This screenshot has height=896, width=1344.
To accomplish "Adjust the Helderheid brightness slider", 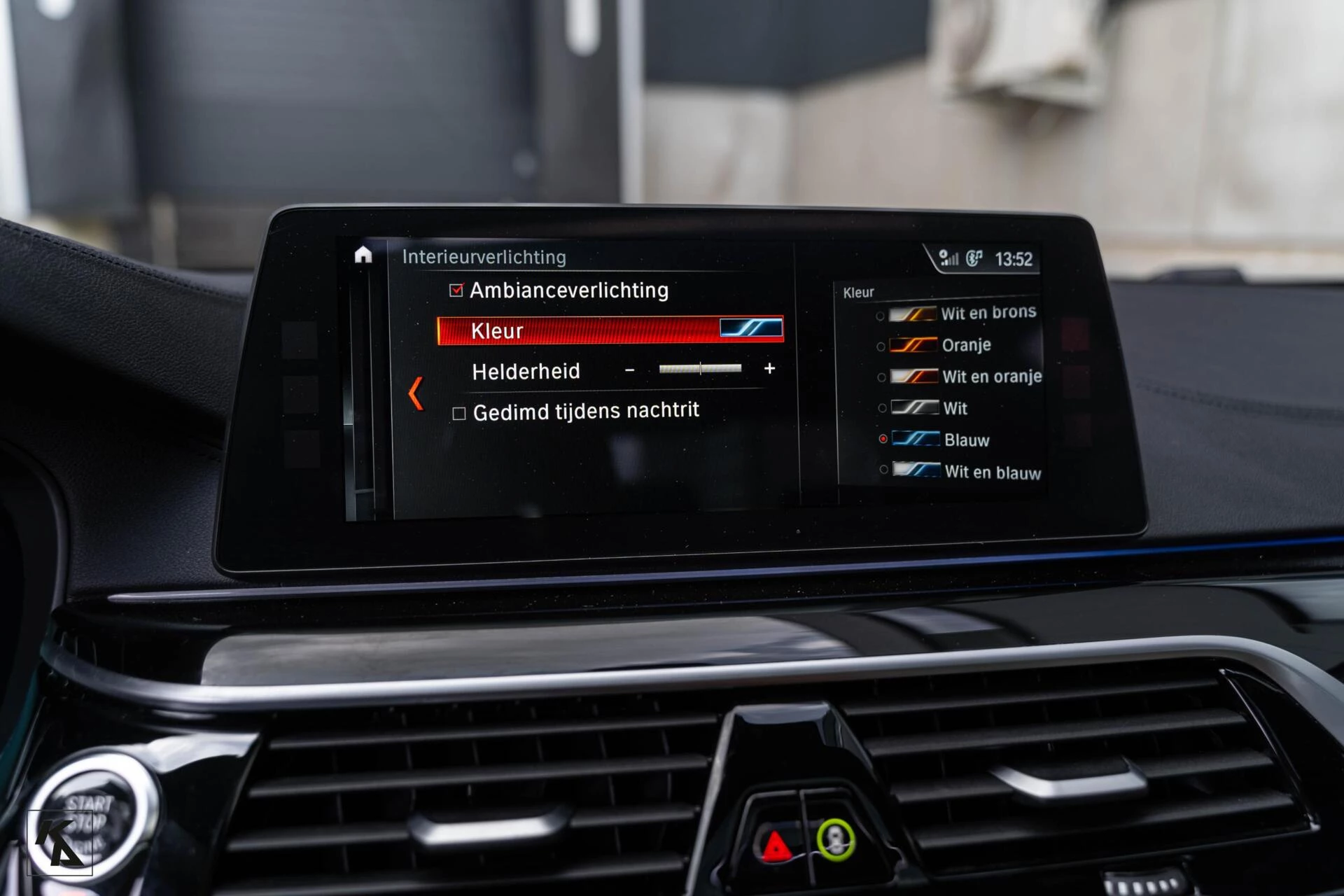I will coord(699,369).
